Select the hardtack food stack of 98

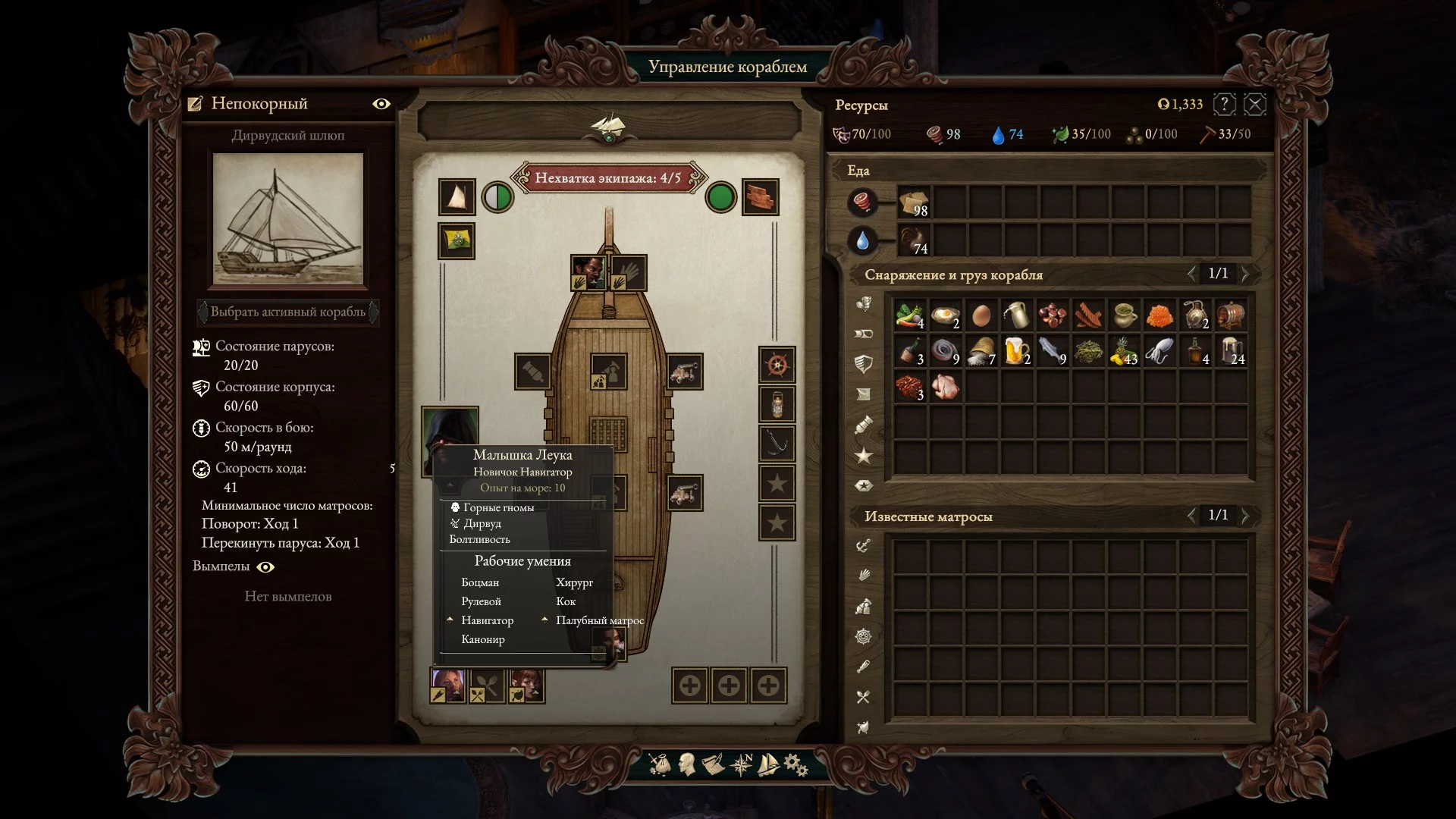[915, 203]
